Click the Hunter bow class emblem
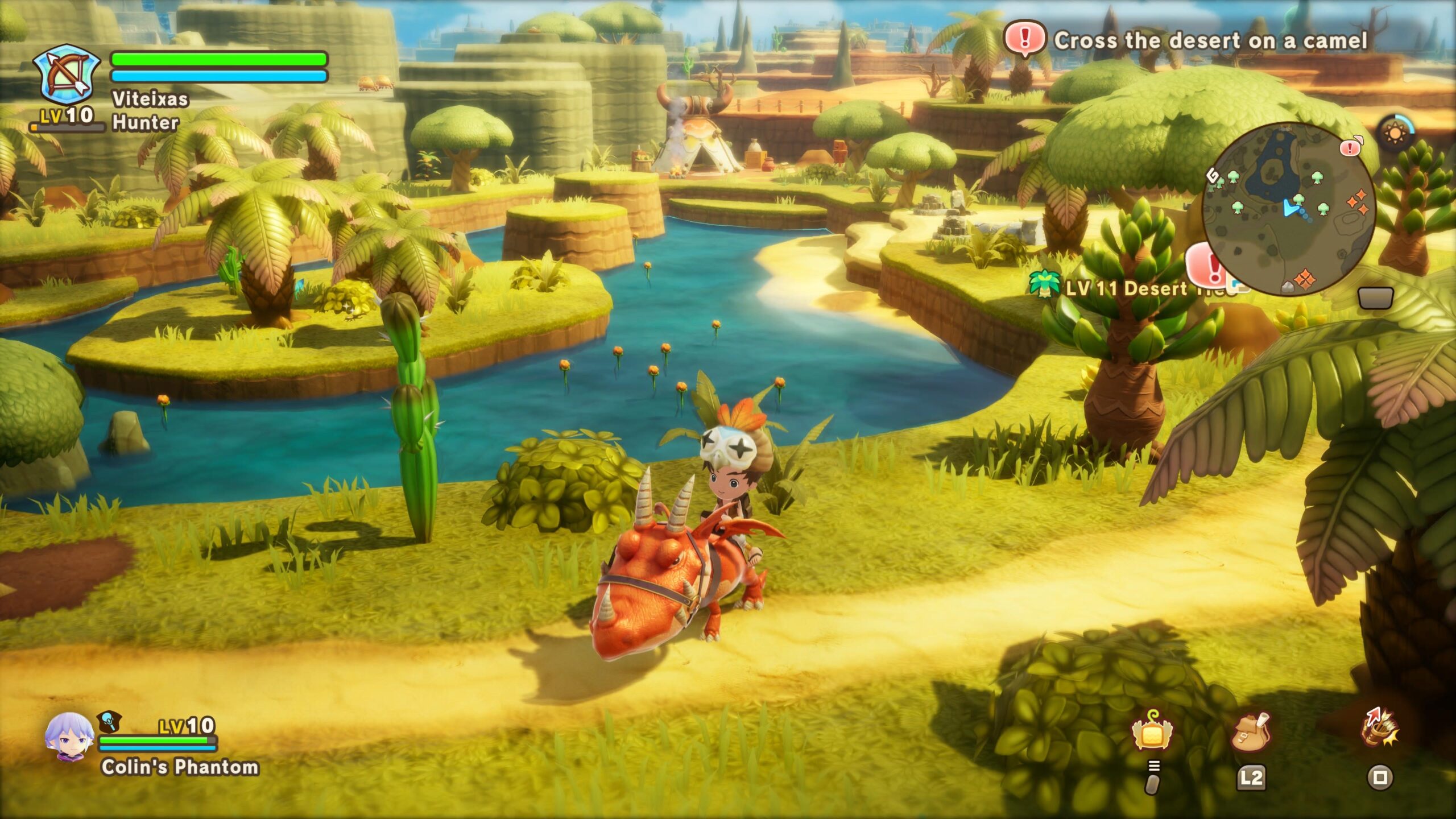This screenshot has width=1456, height=819. point(65,77)
